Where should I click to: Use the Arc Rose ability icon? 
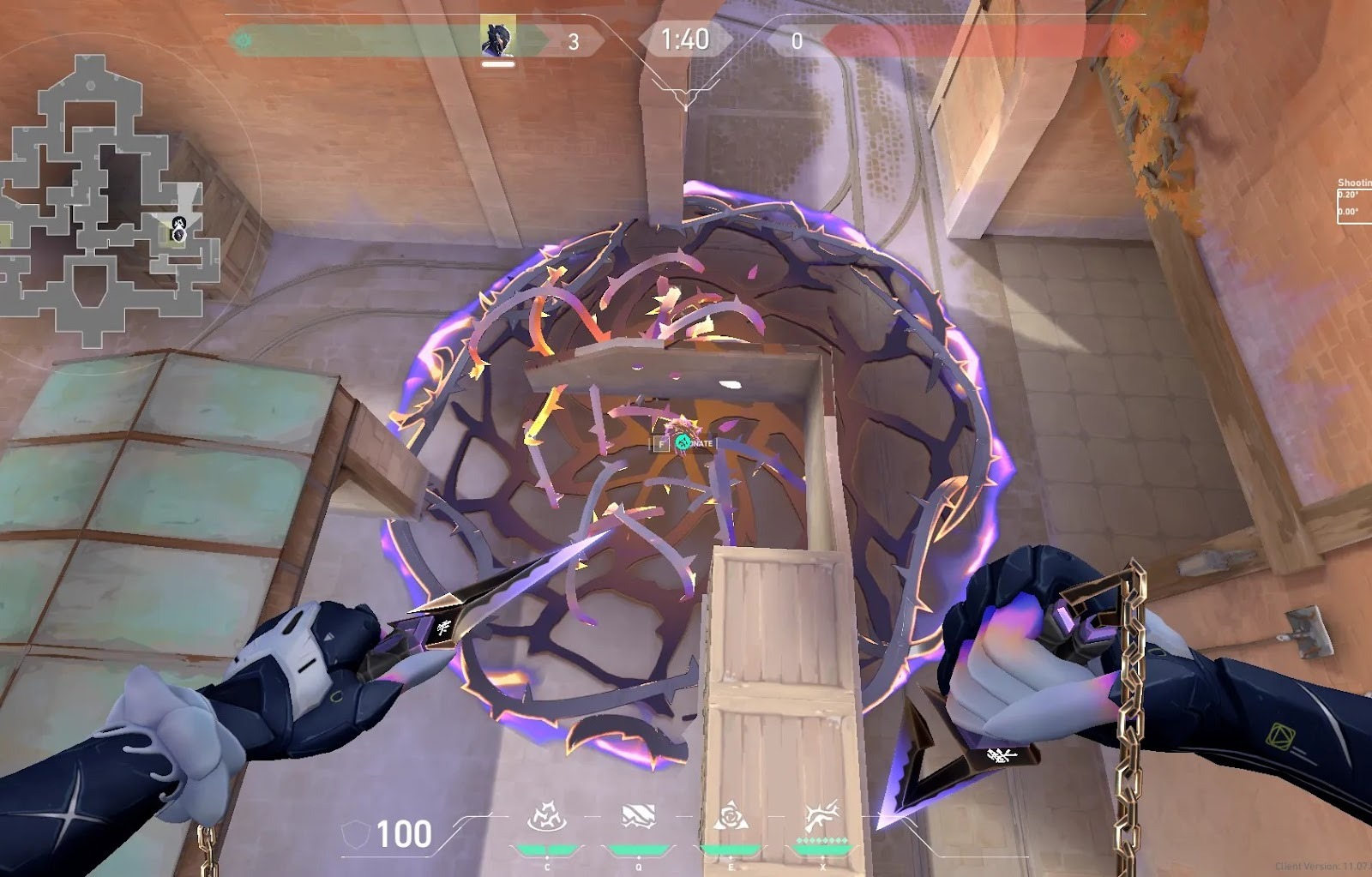coord(731,817)
